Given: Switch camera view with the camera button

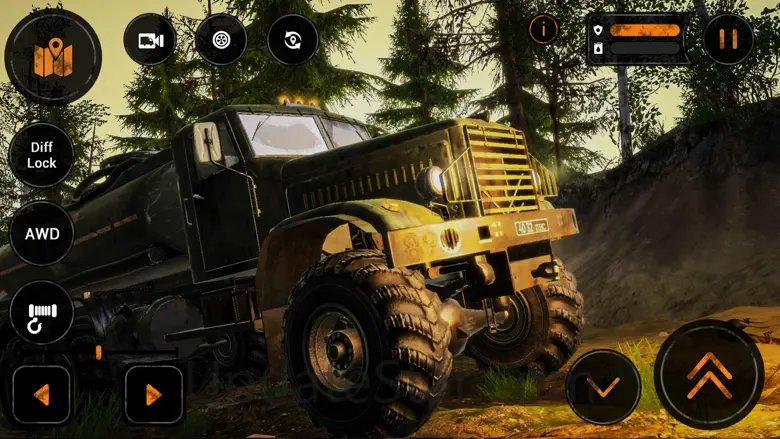Looking at the screenshot, I should point(150,40).
